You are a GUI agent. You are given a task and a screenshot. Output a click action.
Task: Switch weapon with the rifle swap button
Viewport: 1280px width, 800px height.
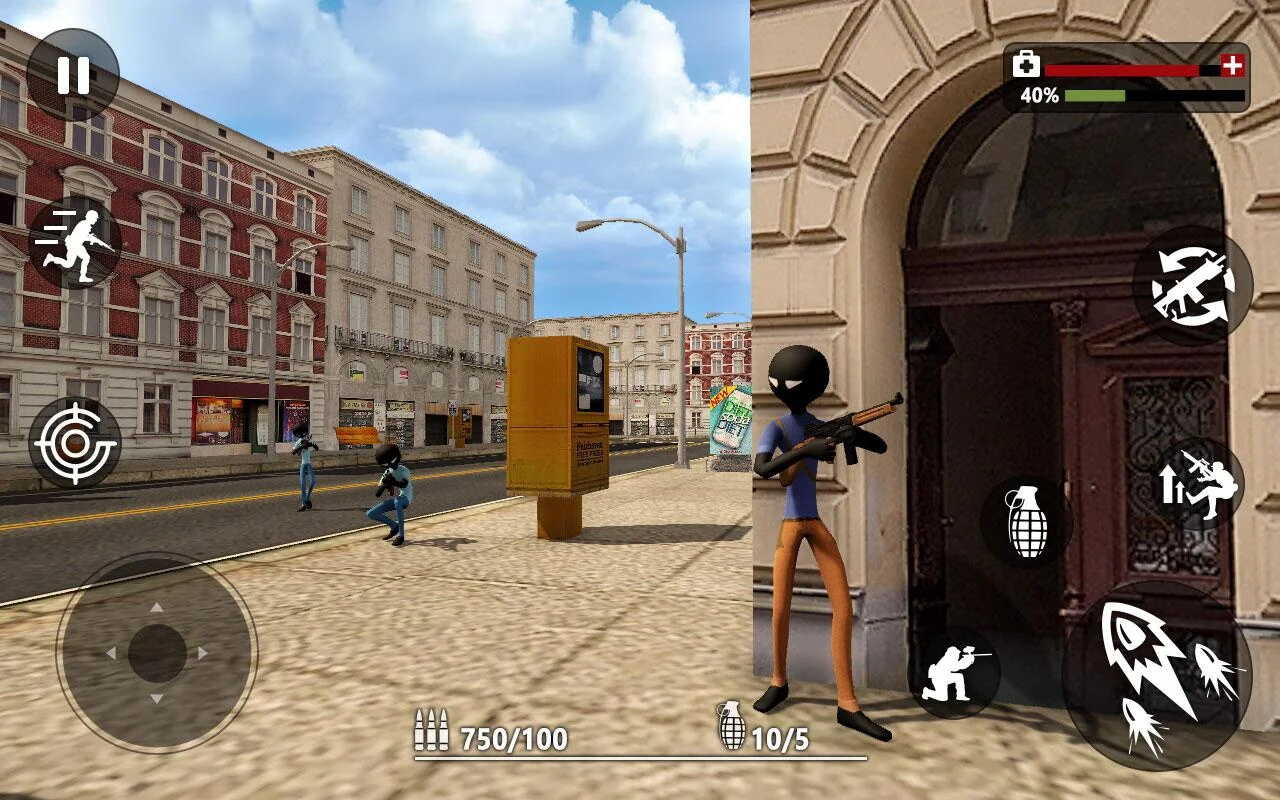(1192, 286)
